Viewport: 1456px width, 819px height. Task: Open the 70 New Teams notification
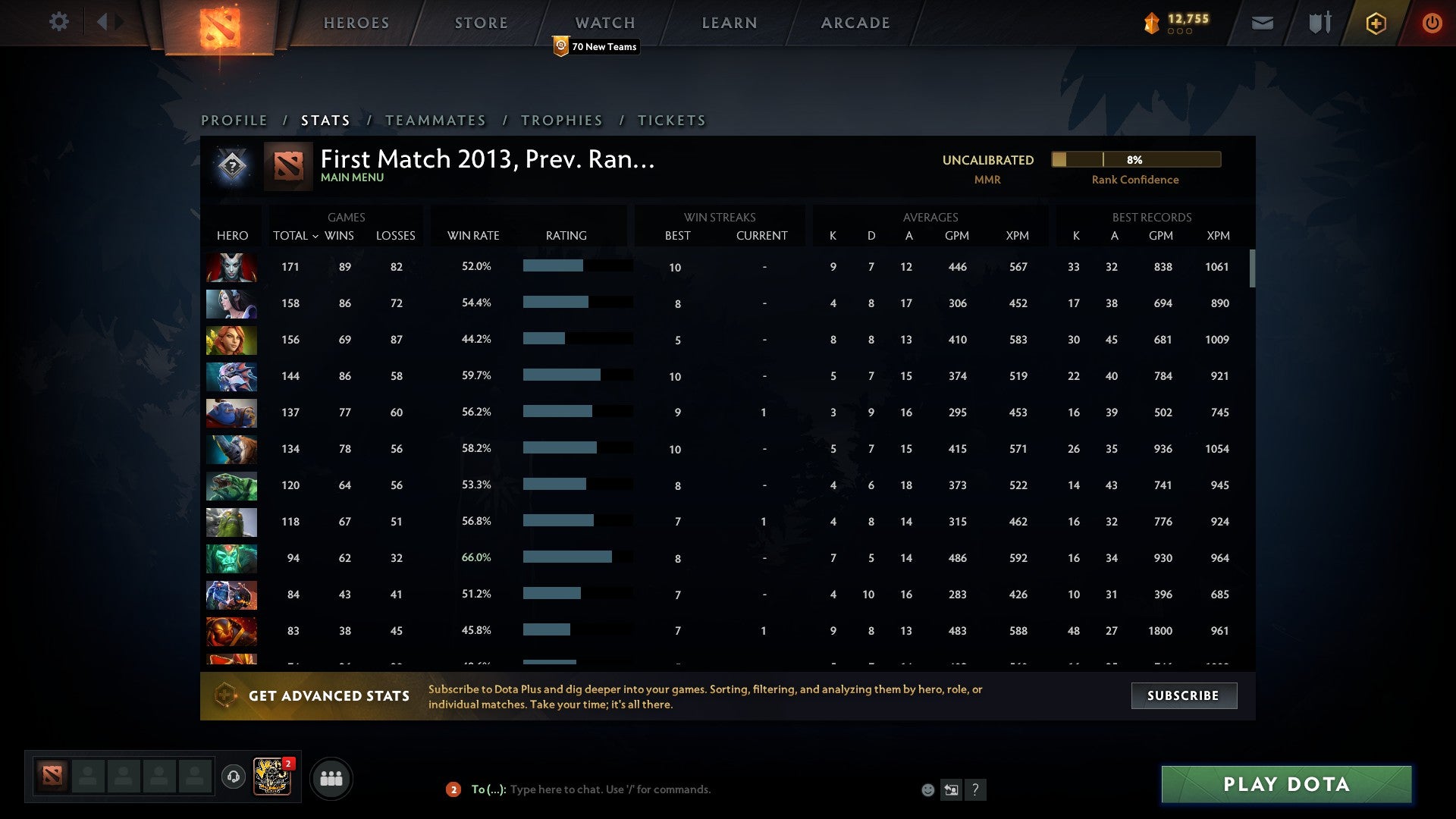(x=596, y=46)
